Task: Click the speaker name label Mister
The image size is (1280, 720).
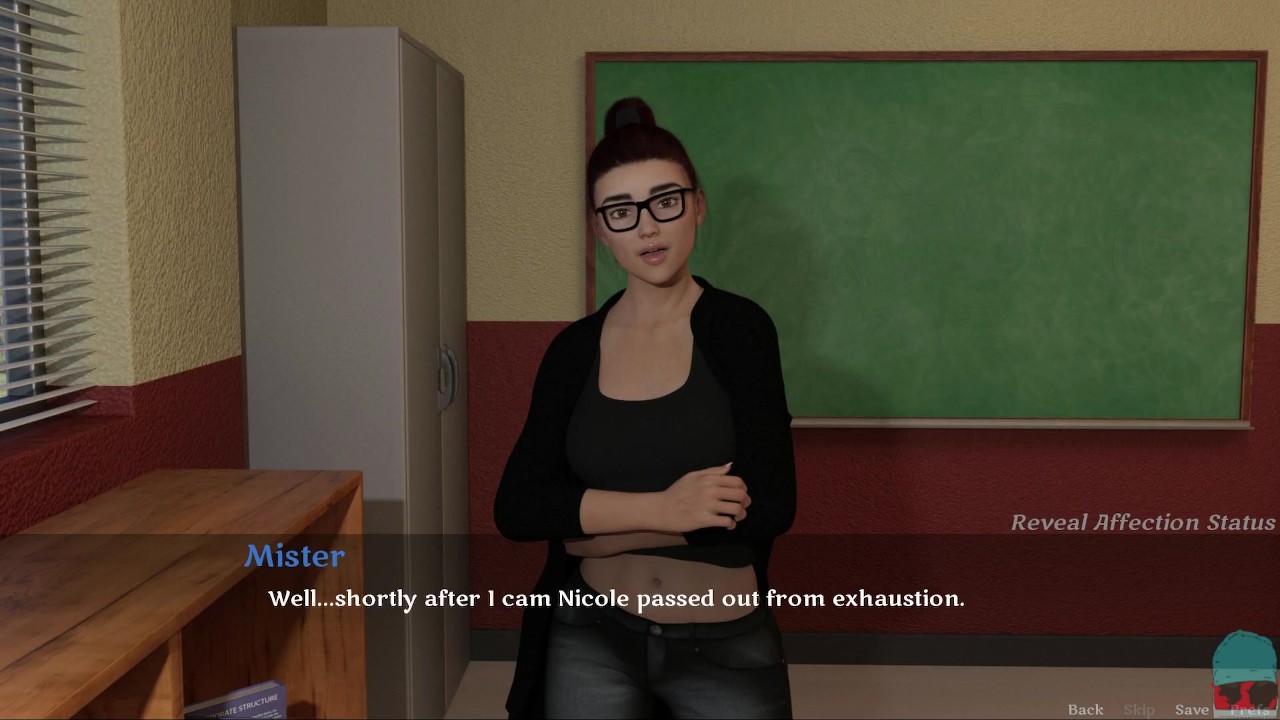Action: pos(295,556)
